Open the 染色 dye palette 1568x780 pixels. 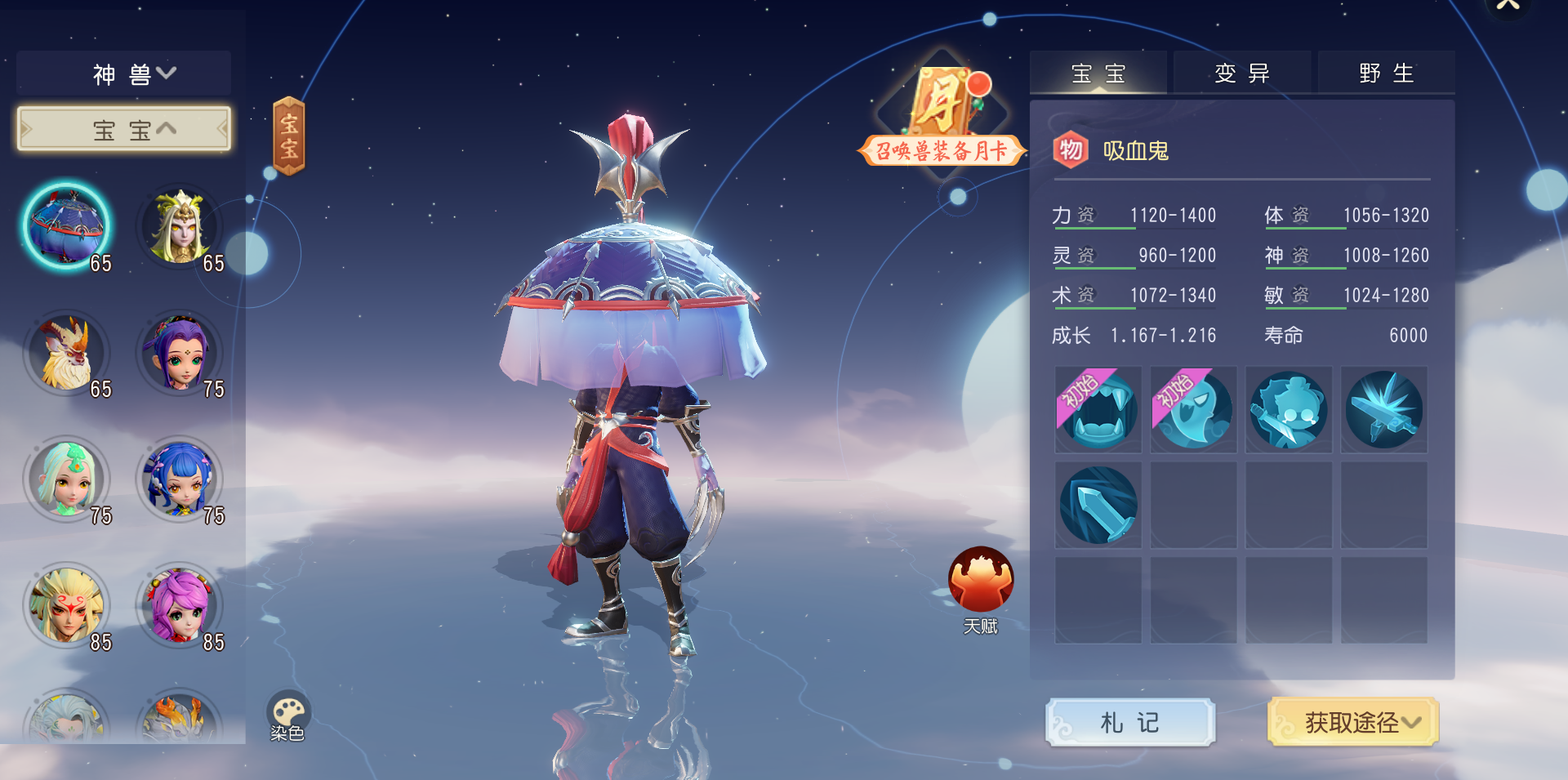coord(287,715)
